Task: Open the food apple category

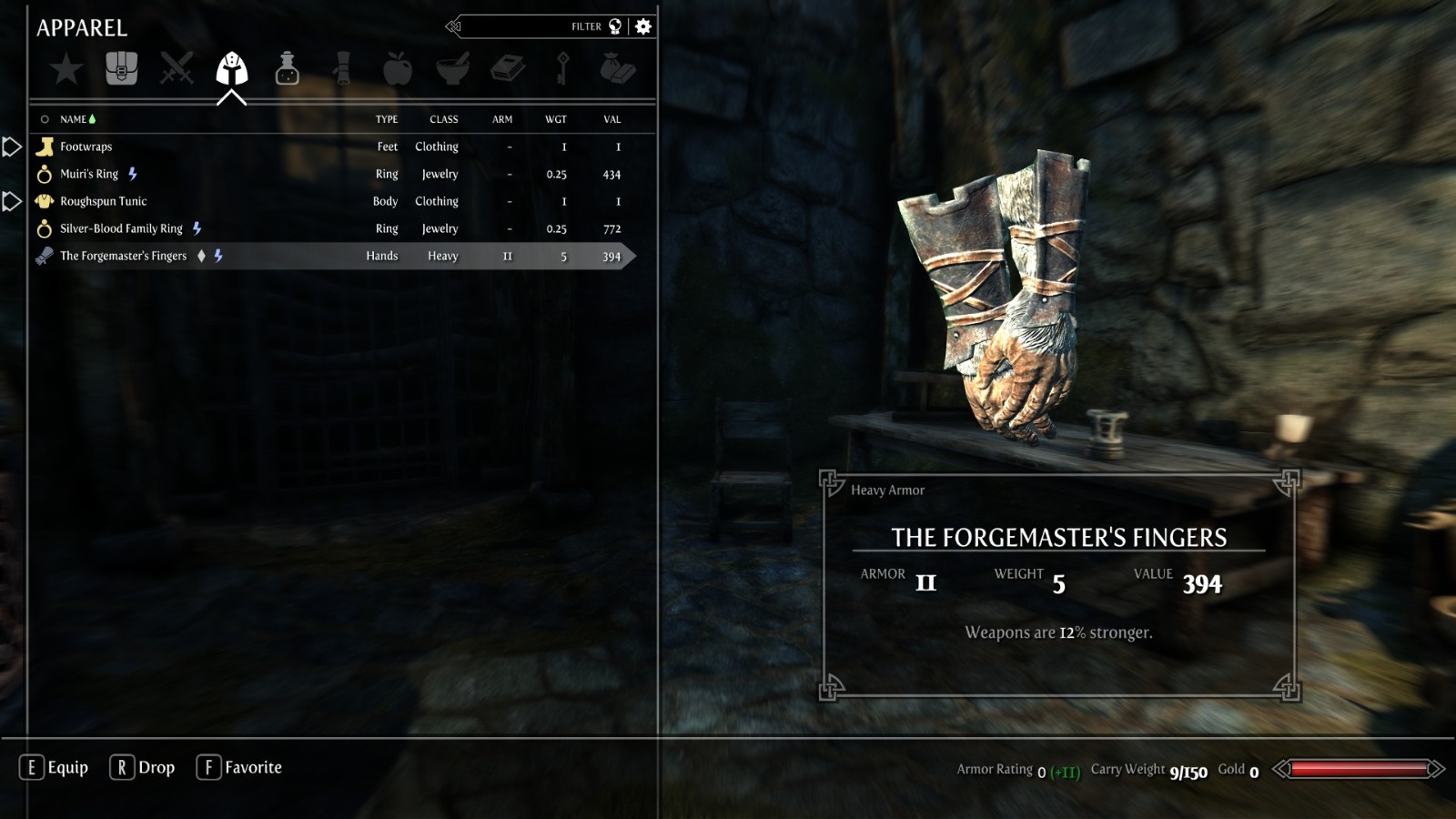Action: (x=398, y=69)
